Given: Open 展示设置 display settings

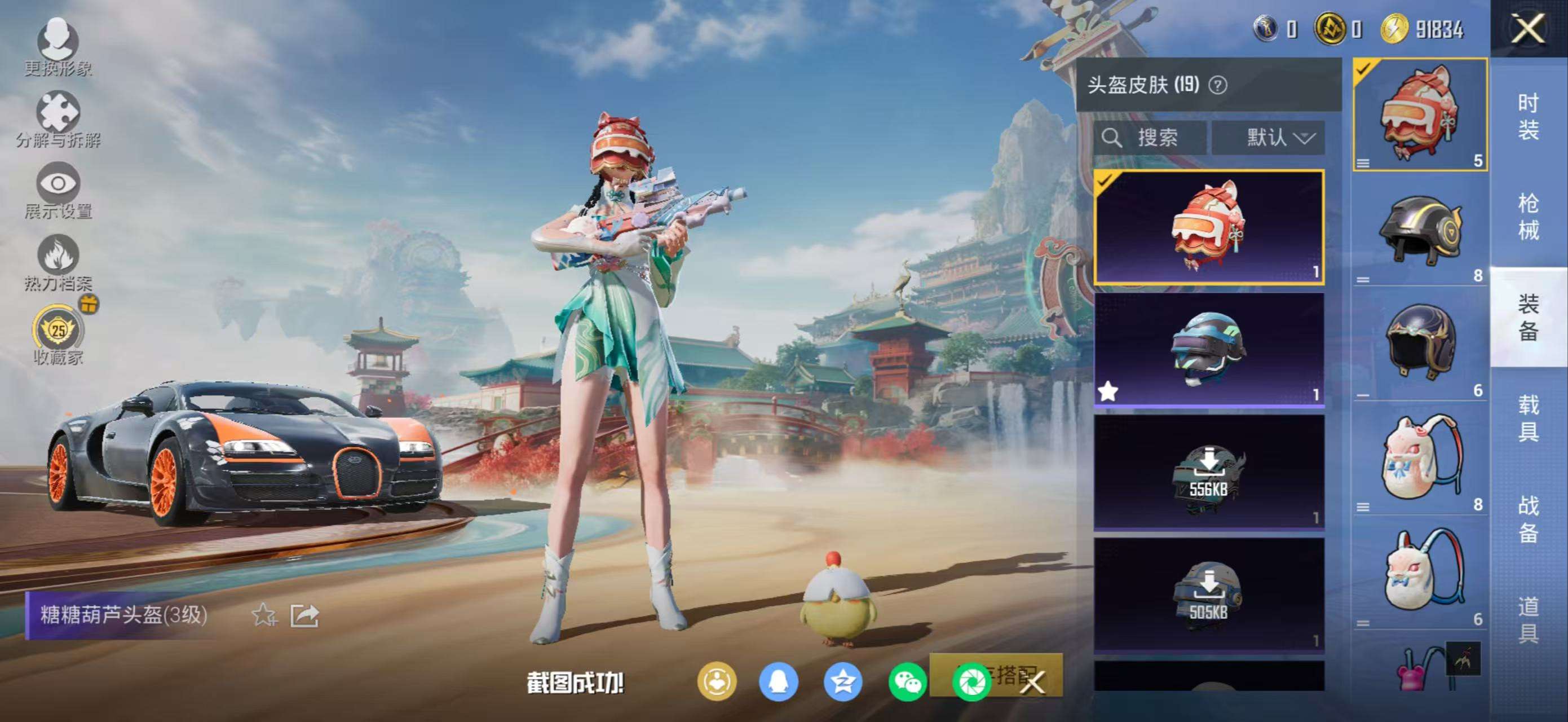Looking at the screenshot, I should [x=59, y=190].
